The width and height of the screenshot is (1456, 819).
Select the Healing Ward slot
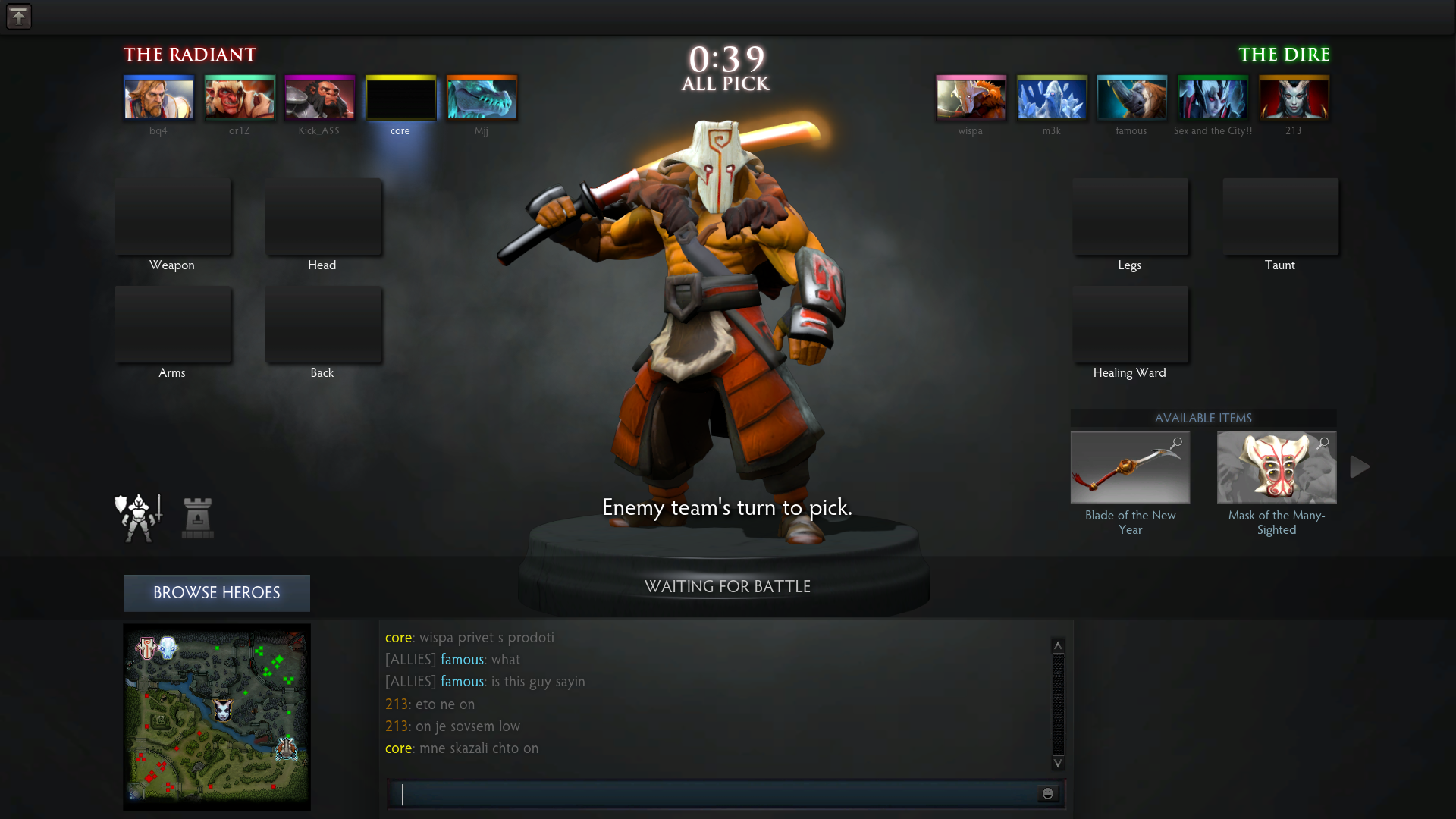click(x=1130, y=325)
